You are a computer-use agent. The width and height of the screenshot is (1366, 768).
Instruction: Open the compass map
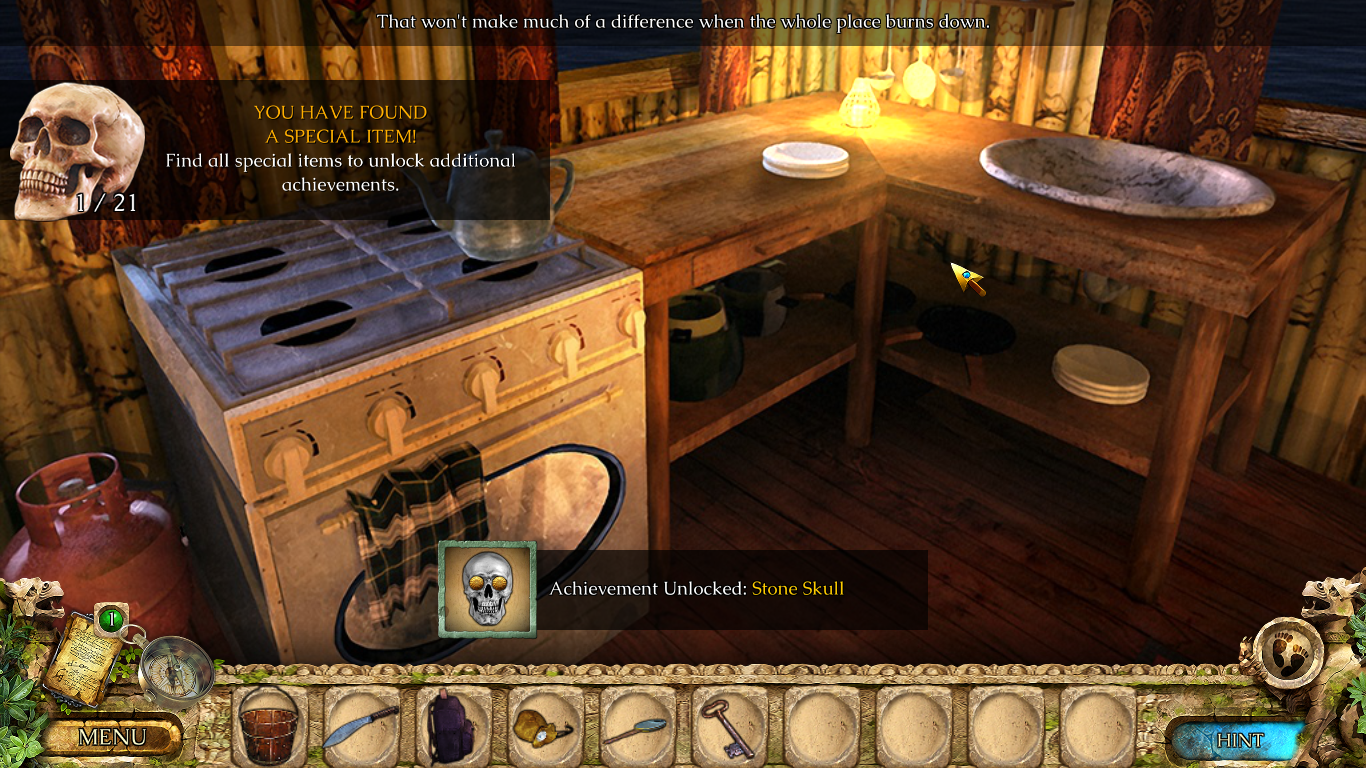point(174,670)
